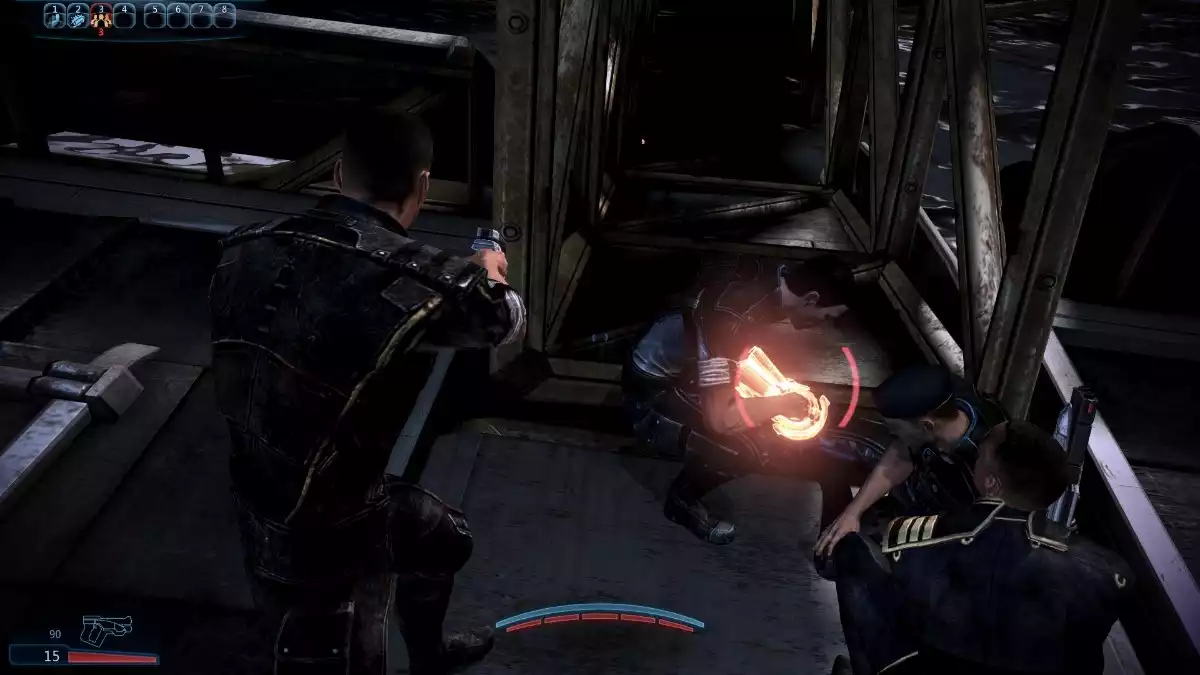The image size is (1200, 675).
Task: Use the blue burst power in slot 2
Action: click(77, 15)
